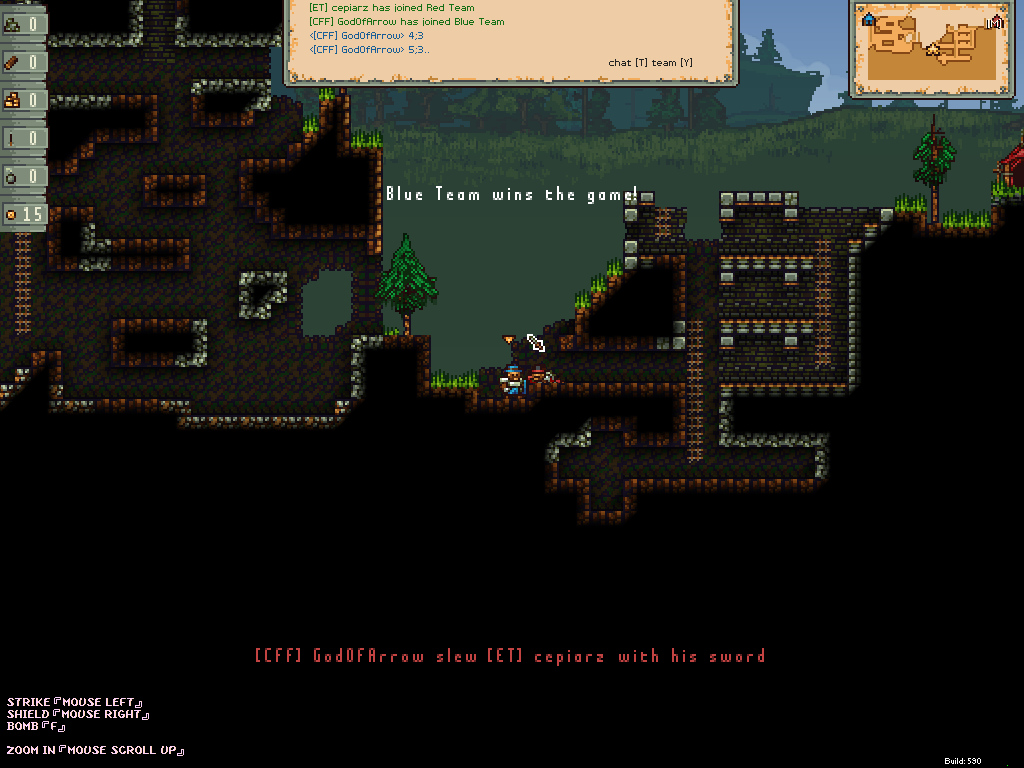Click the red tent marker on minimap
This screenshot has height=768, width=1024.
995,21
